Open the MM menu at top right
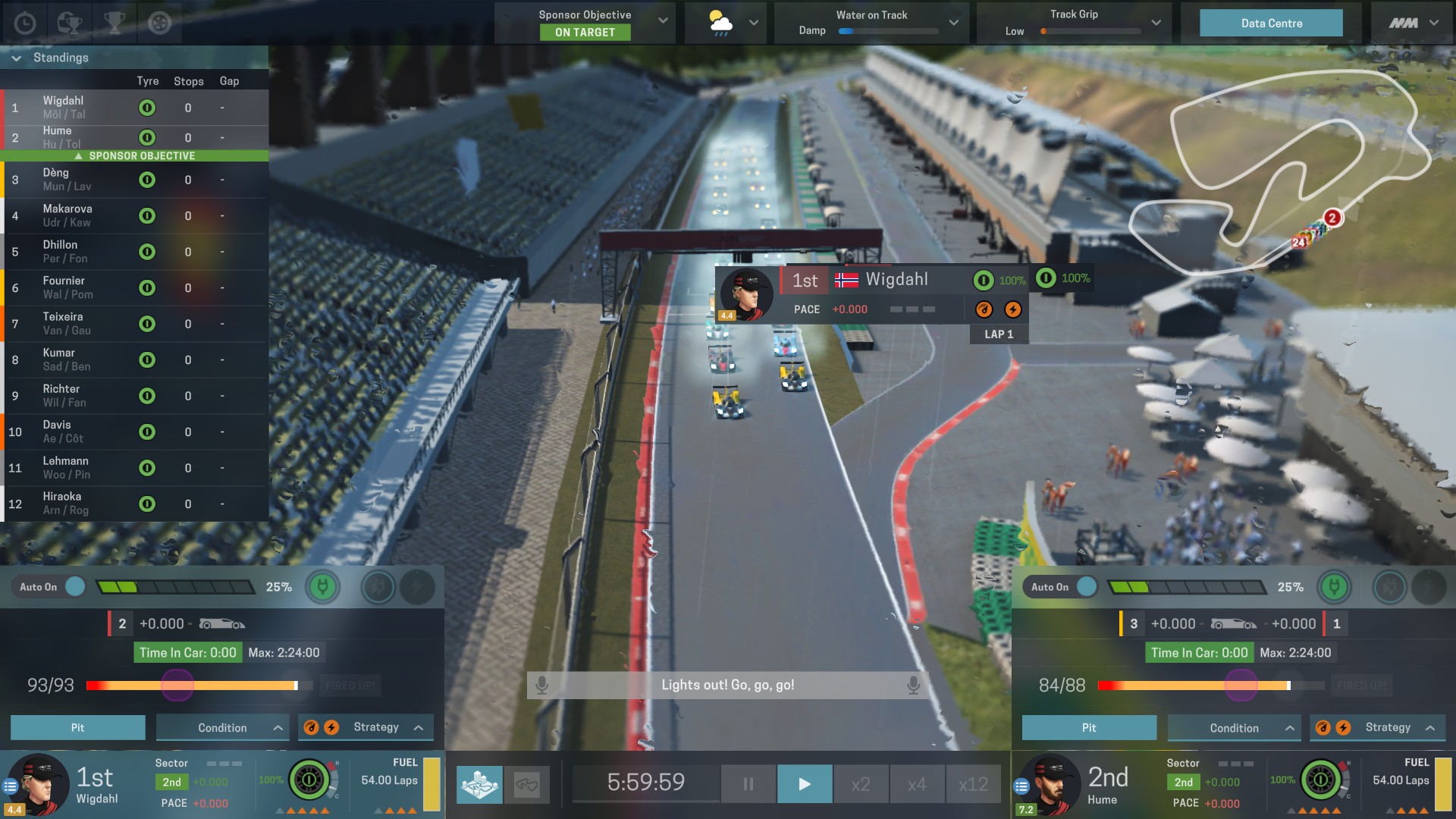The width and height of the screenshot is (1456, 819). pos(1412,23)
